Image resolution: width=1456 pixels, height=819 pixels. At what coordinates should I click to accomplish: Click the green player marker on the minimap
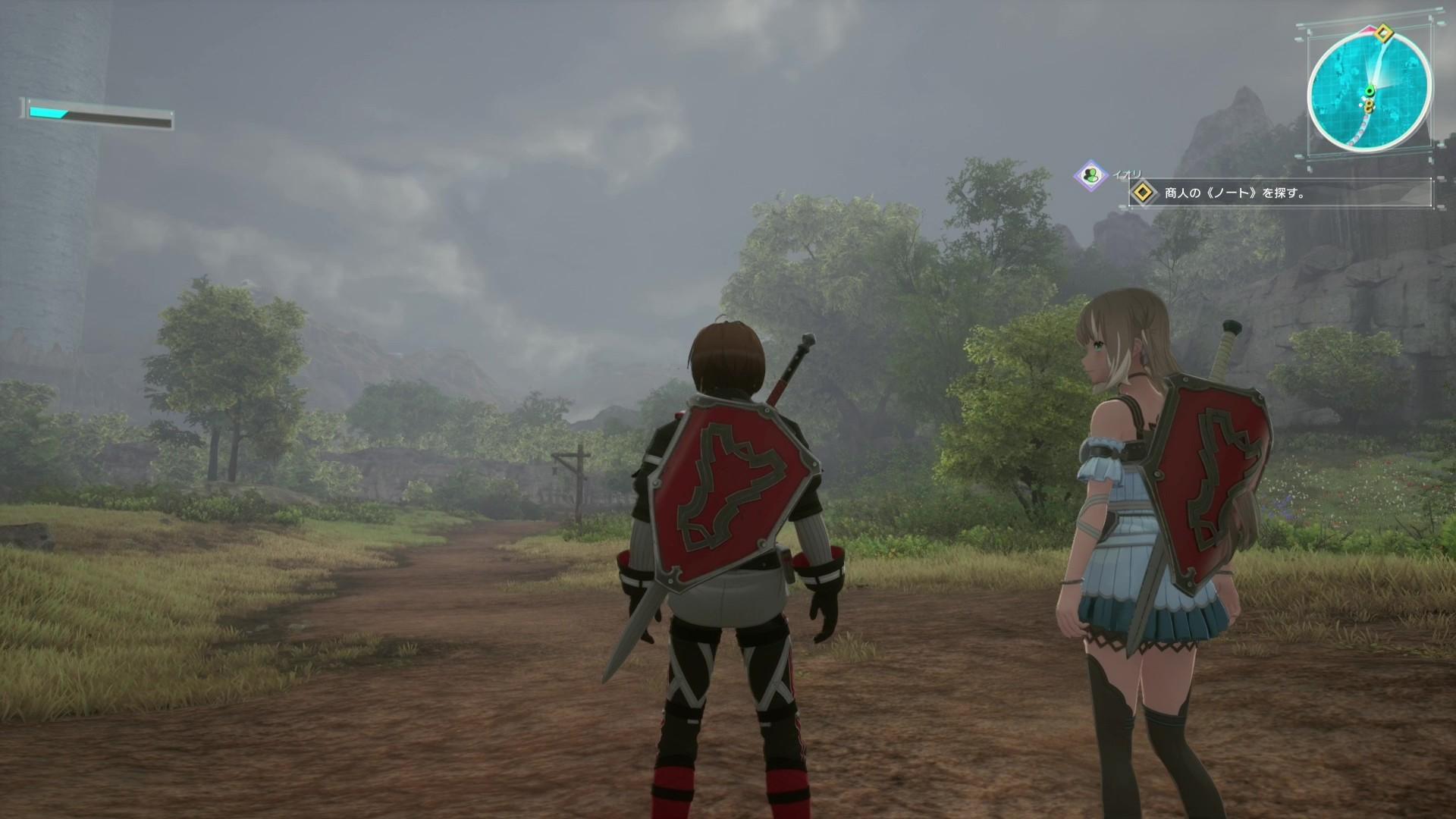(1370, 89)
